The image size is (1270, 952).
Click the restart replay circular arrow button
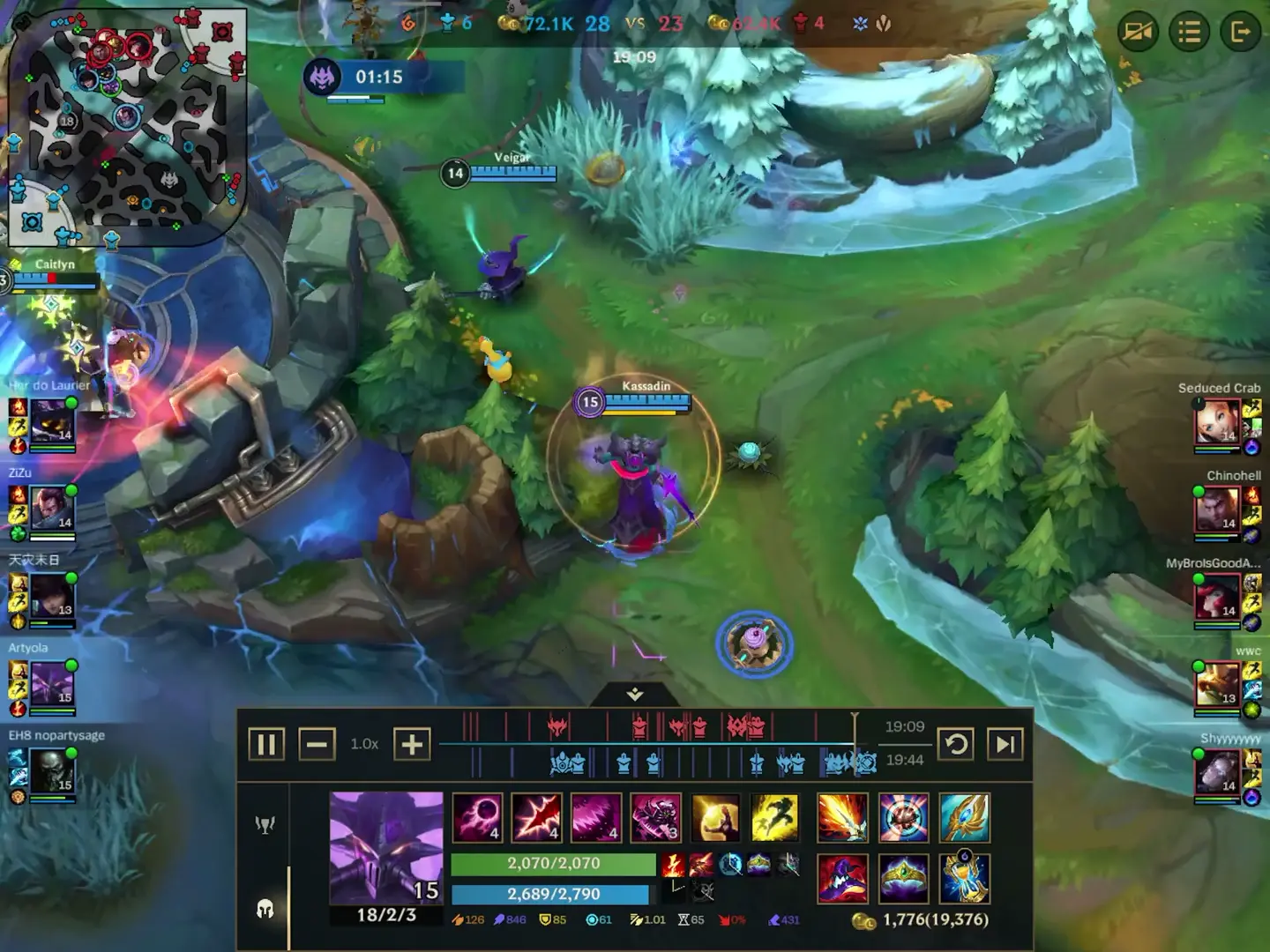click(955, 745)
